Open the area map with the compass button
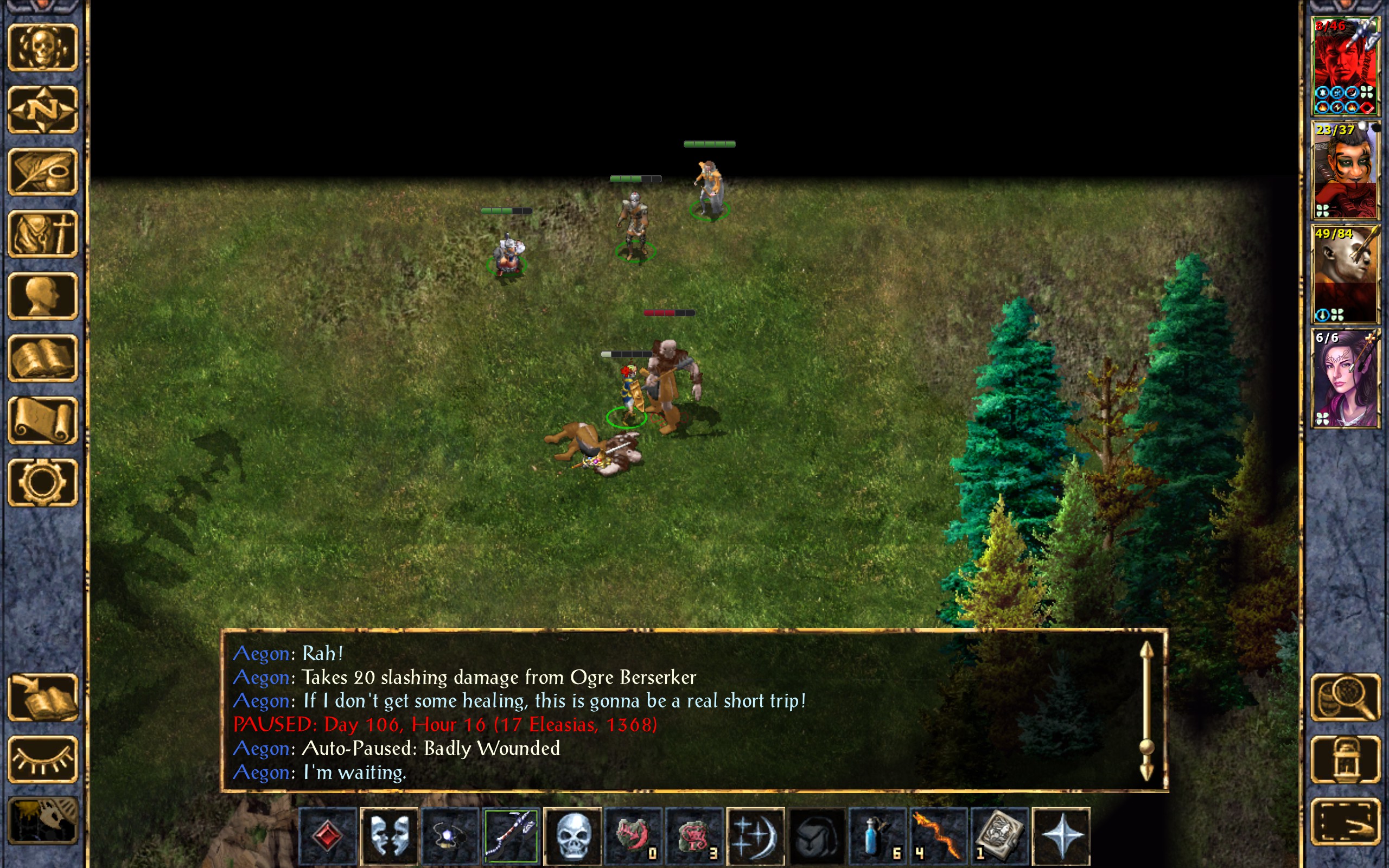The image size is (1389, 868). (x=42, y=110)
